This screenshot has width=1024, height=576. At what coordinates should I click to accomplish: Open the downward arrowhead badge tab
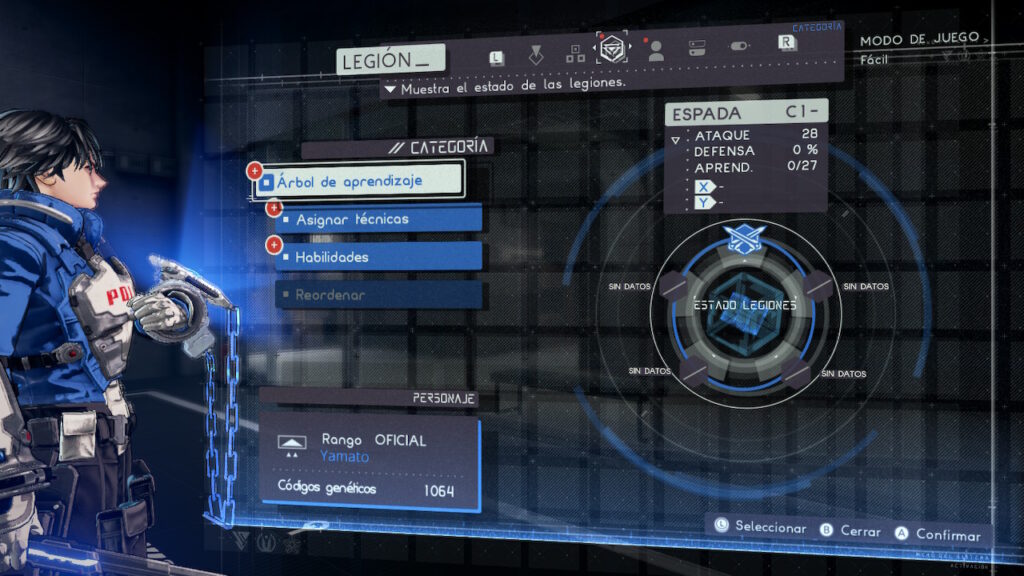point(536,53)
